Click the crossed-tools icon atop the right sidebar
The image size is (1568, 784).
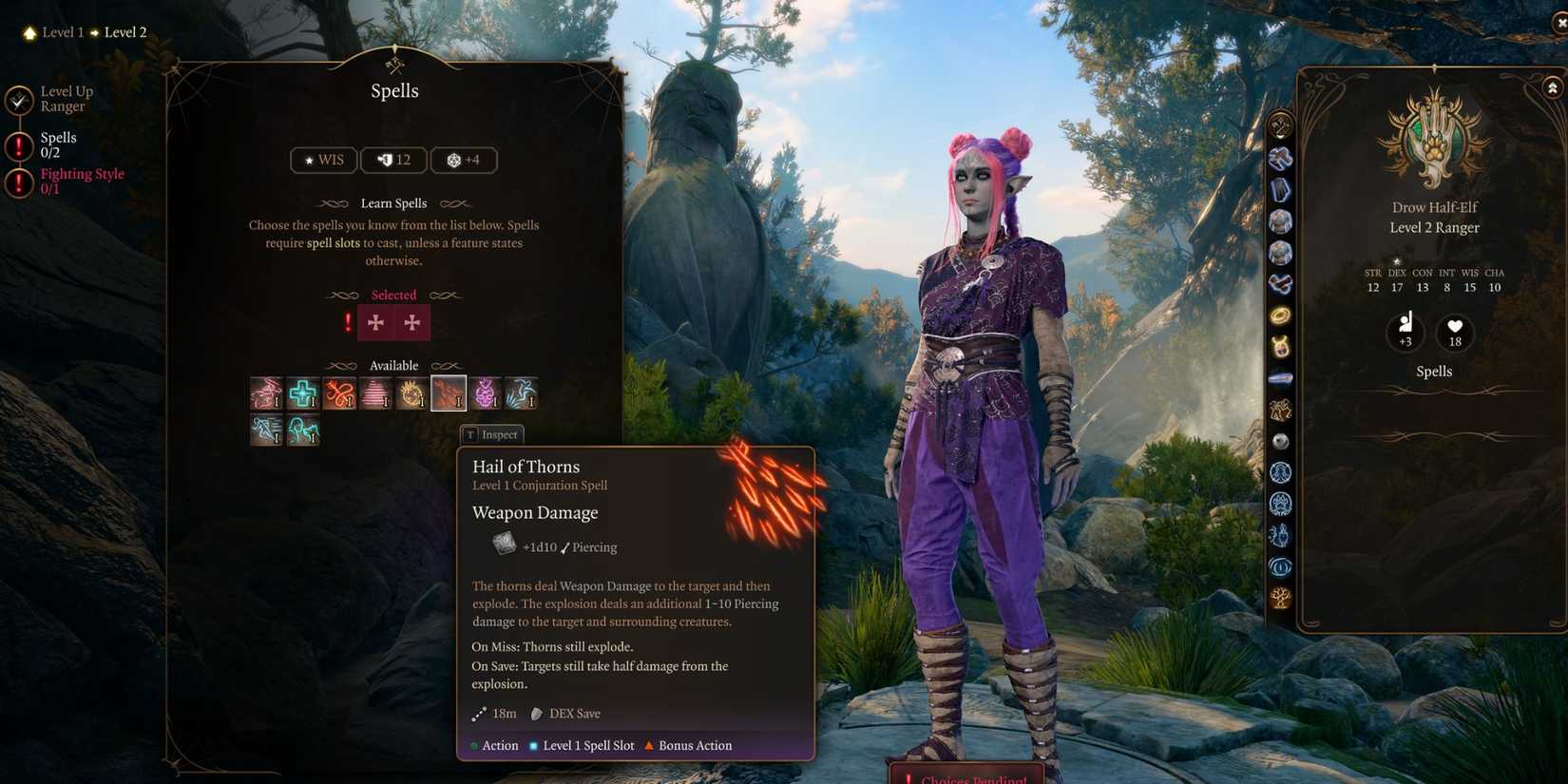(1280, 124)
